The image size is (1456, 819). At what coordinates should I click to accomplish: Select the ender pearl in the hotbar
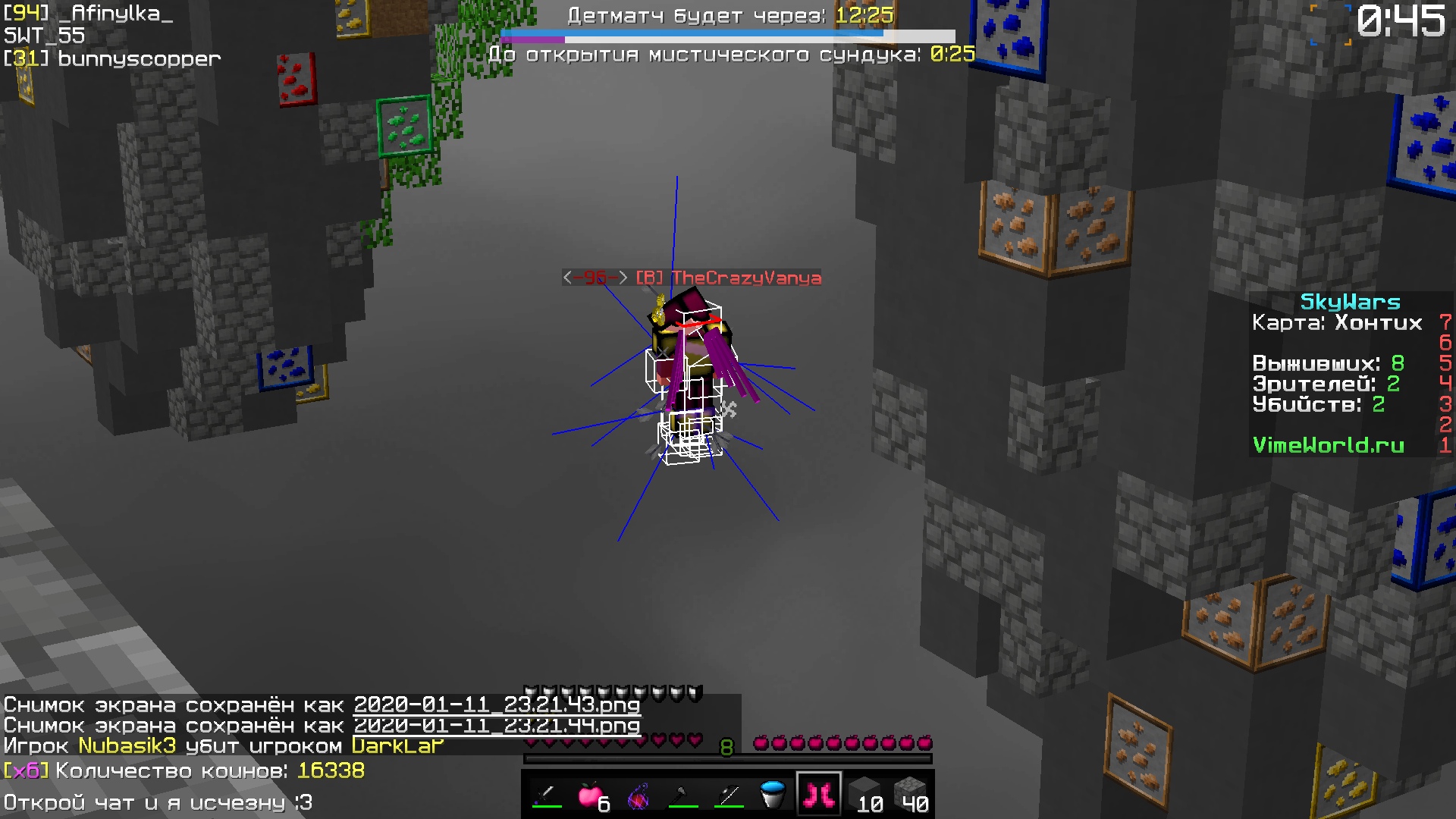coord(637,794)
